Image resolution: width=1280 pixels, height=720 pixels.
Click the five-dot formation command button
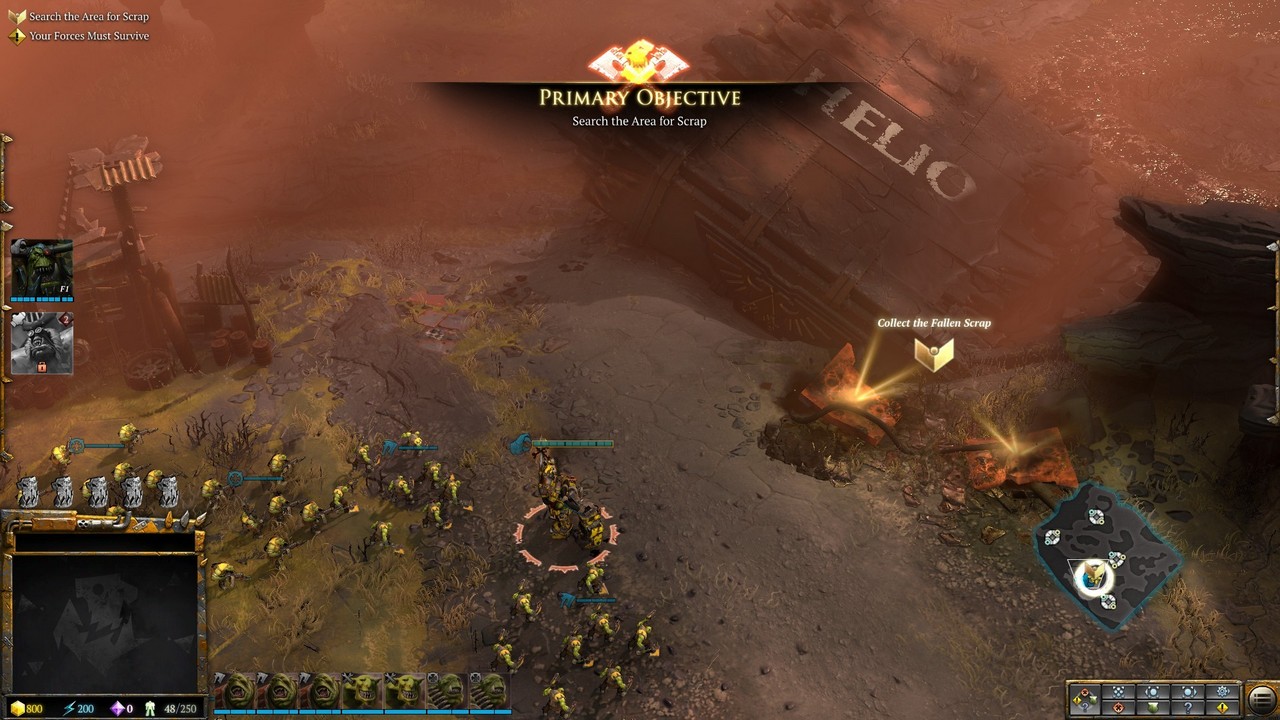(x=1119, y=691)
